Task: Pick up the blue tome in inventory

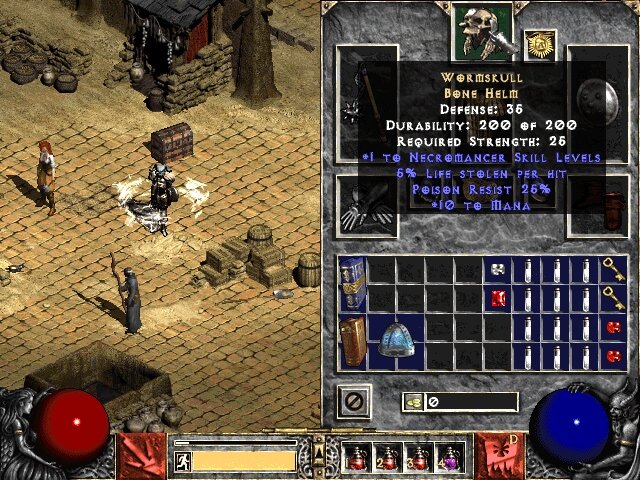Action: [352, 283]
